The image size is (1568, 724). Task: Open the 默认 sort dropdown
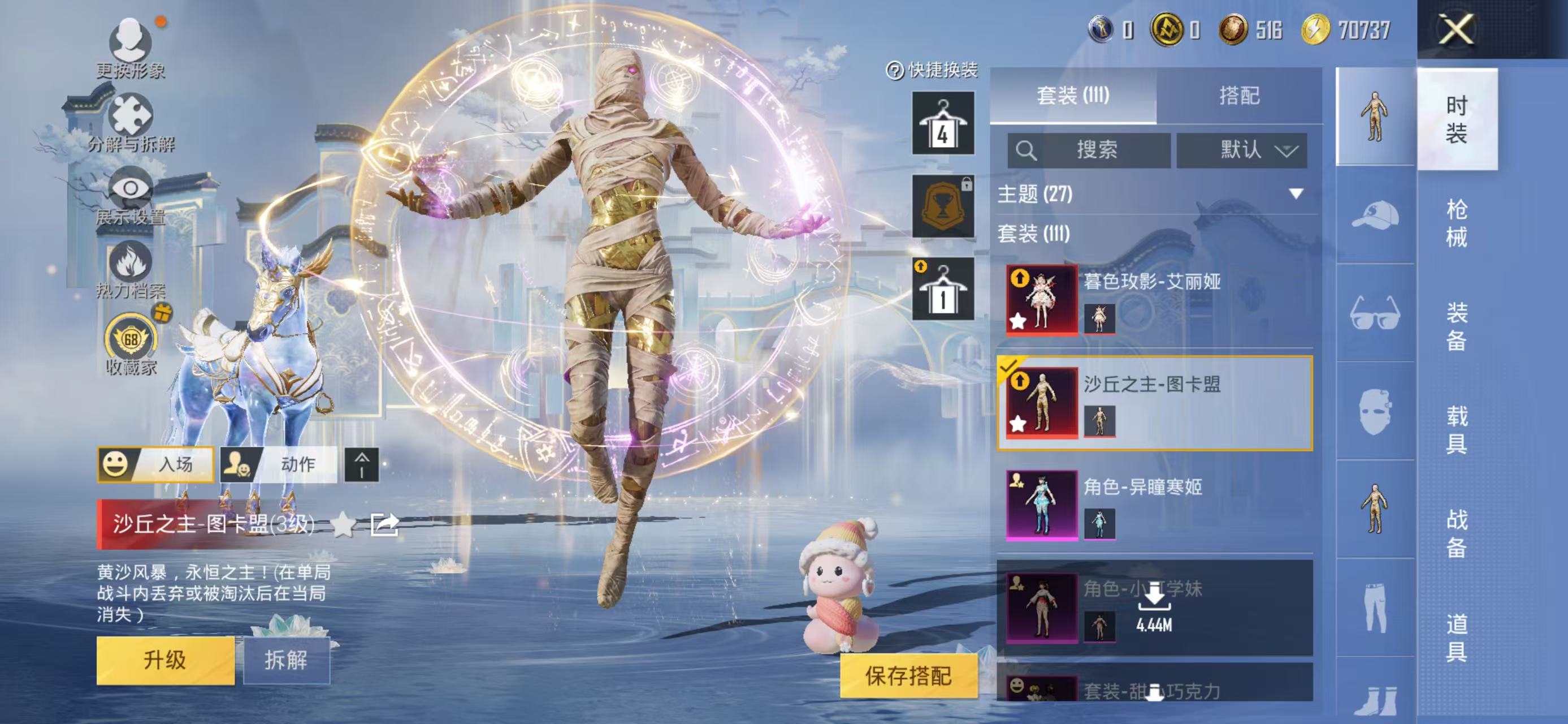[x=1241, y=150]
